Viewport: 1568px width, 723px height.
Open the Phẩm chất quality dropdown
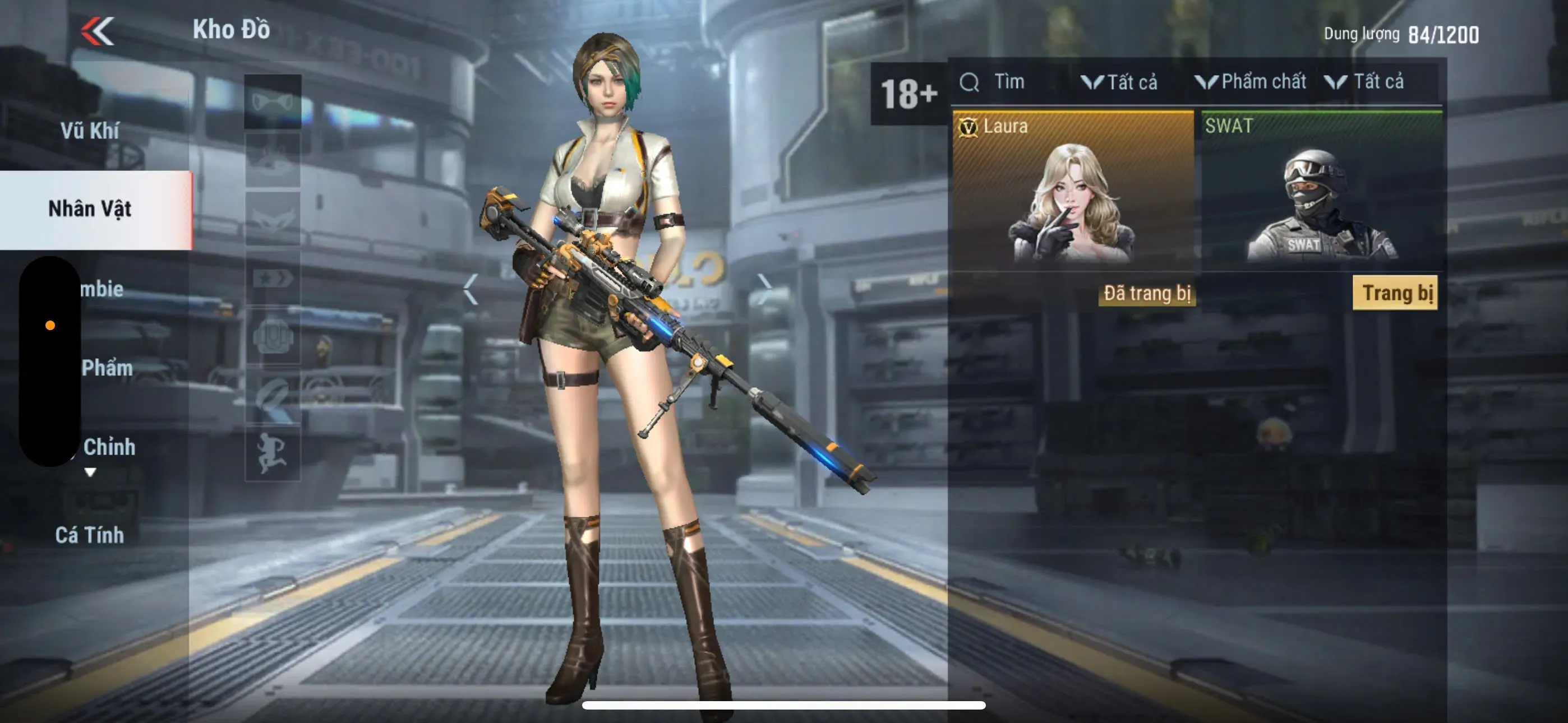click(1251, 82)
